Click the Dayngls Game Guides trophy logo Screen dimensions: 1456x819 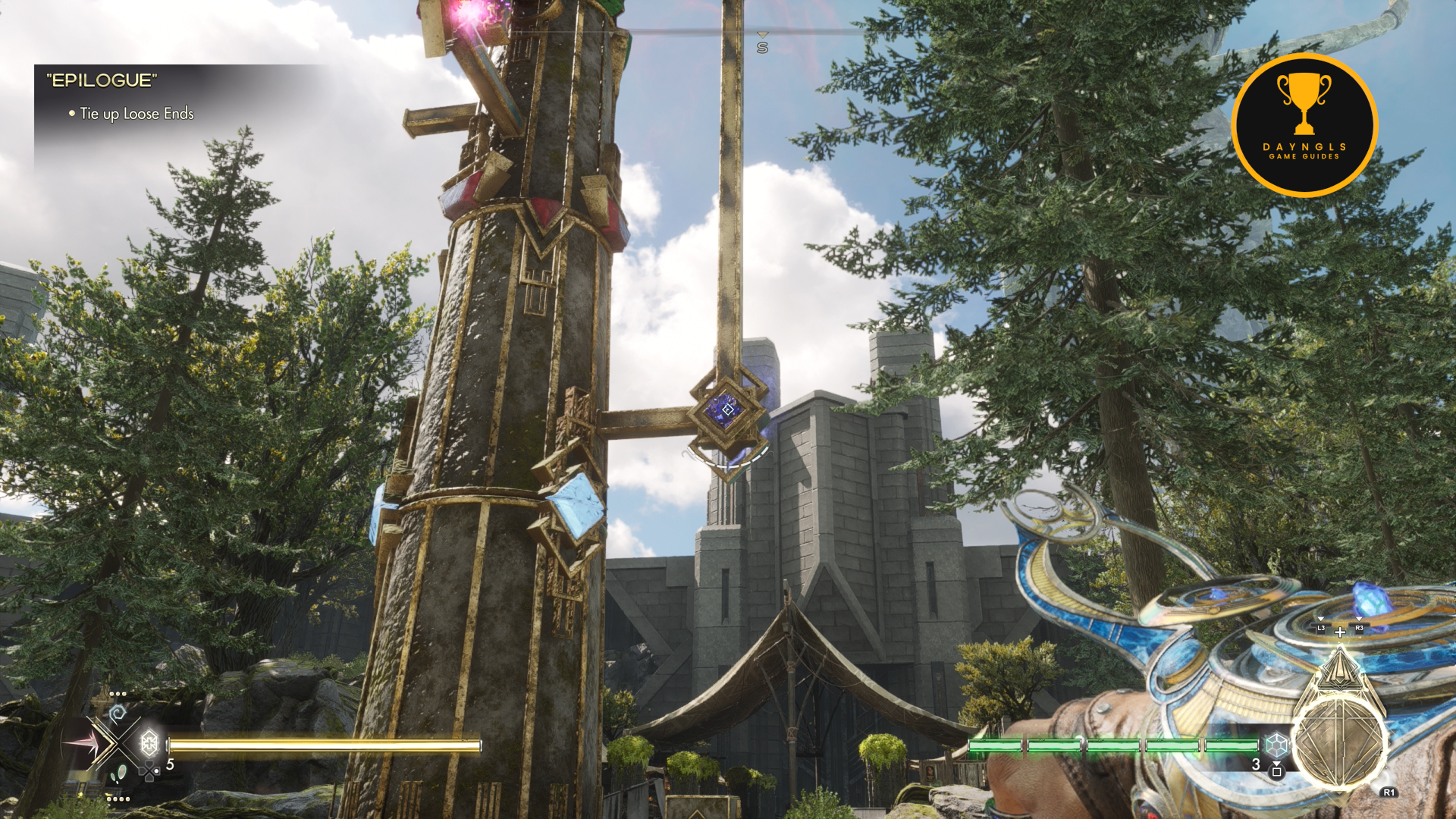(x=1304, y=124)
